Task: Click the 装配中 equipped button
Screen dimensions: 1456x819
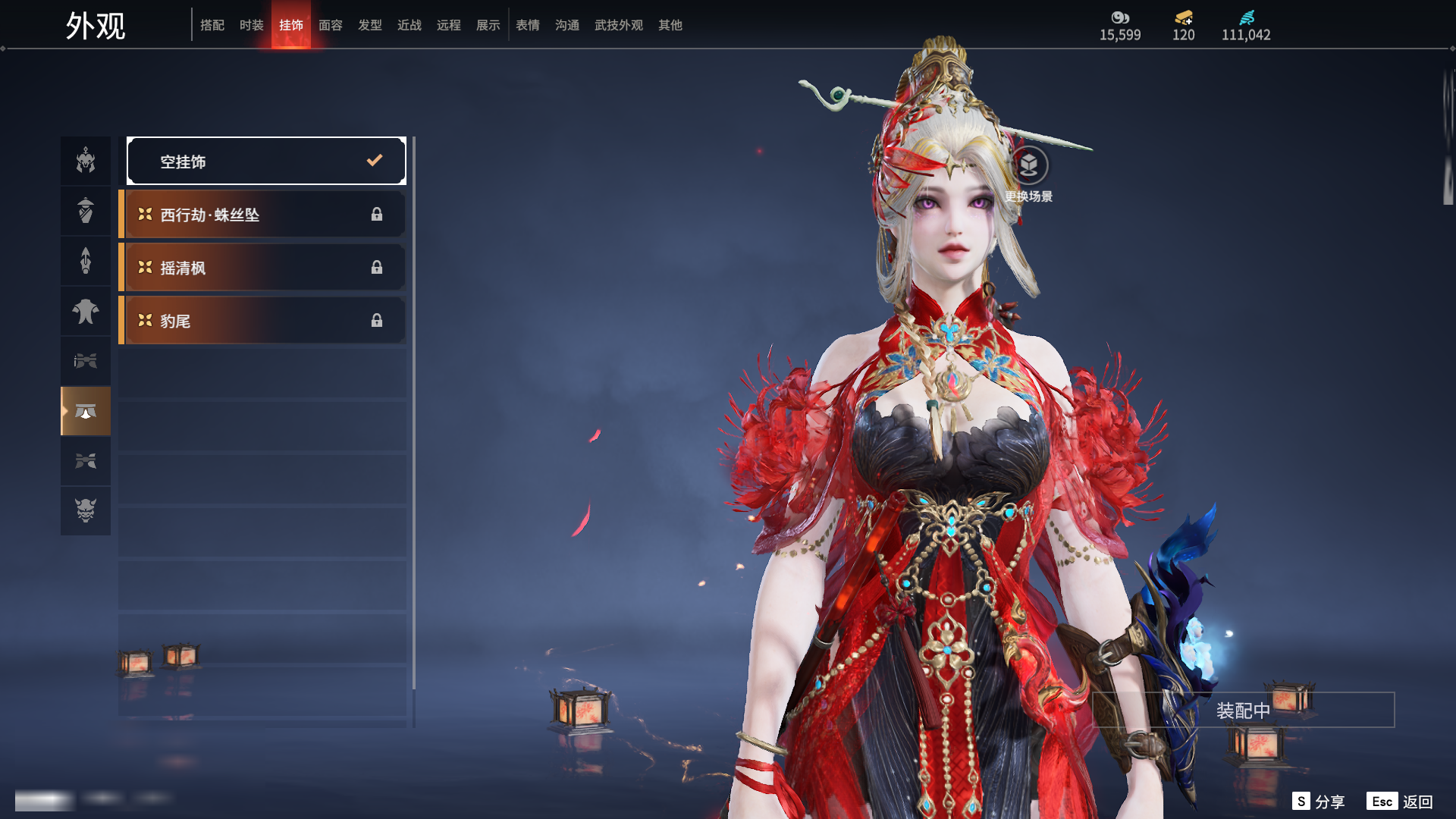Action: [x=1243, y=711]
